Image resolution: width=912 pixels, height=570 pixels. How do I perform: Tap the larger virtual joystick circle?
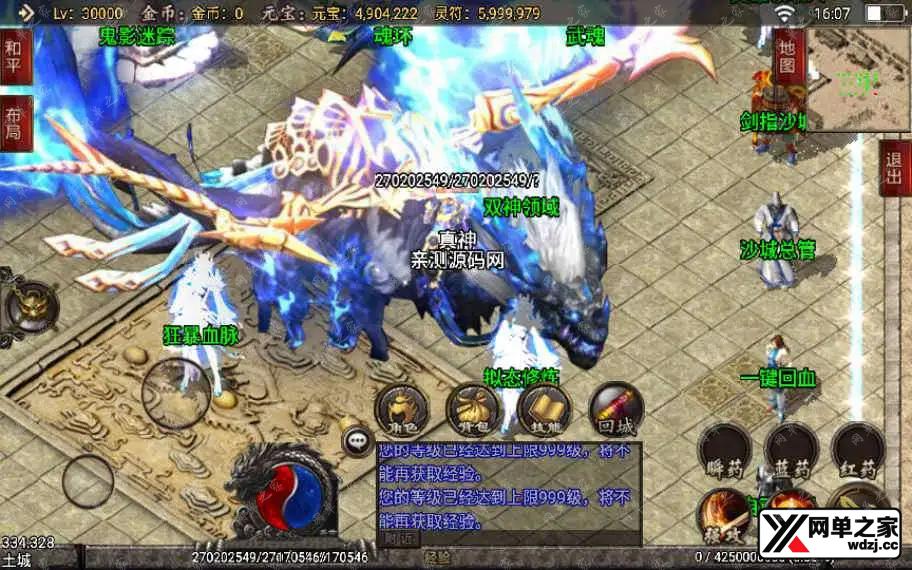point(176,393)
